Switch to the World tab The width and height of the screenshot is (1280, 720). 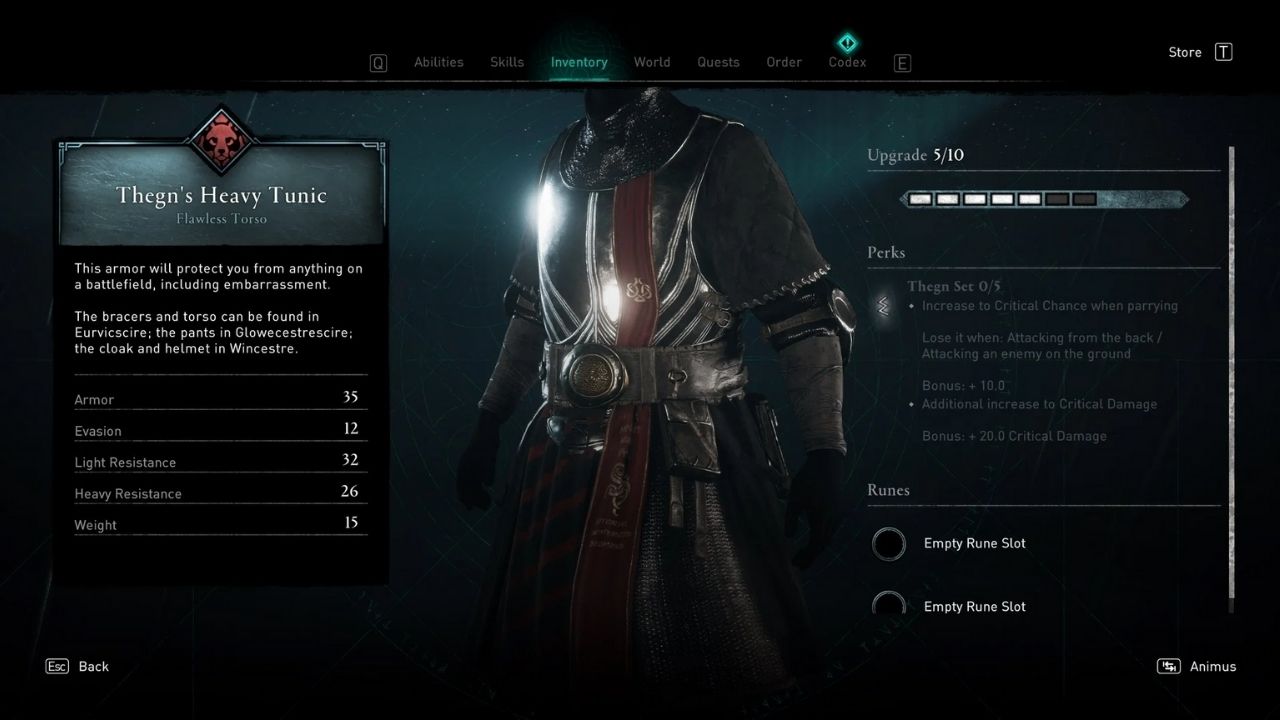pyautogui.click(x=652, y=61)
